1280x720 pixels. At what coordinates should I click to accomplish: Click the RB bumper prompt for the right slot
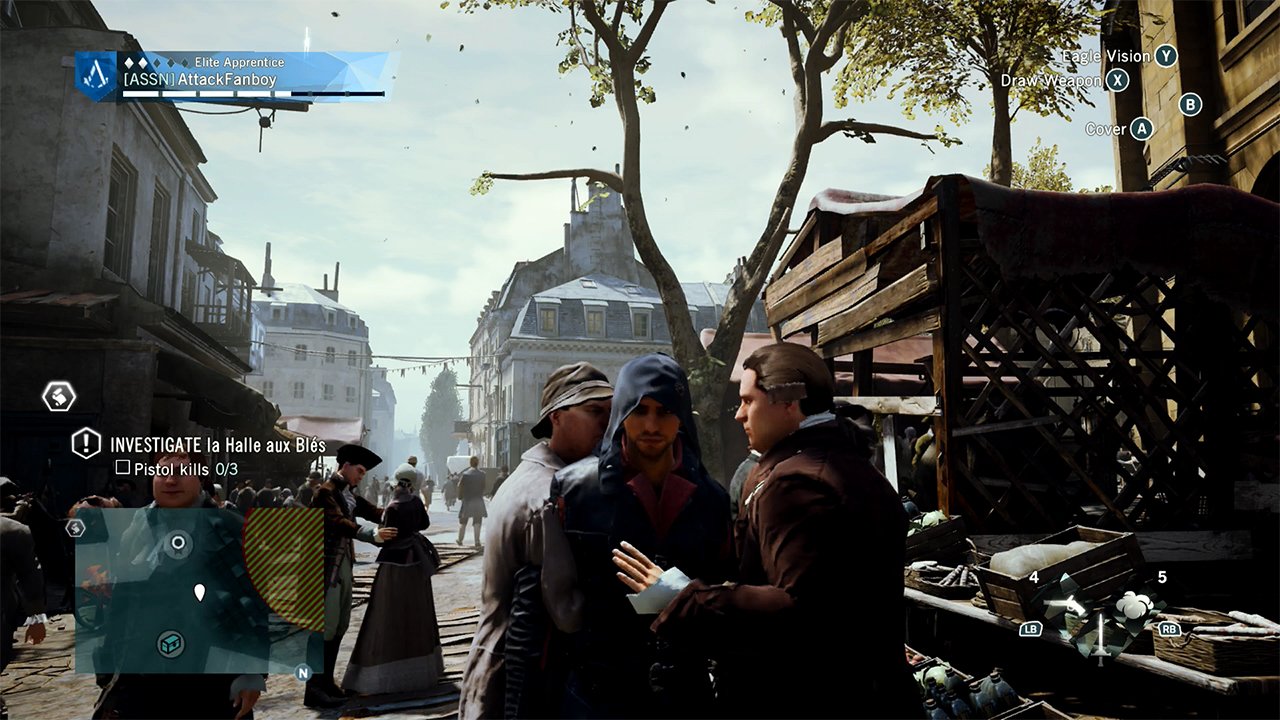(x=1170, y=629)
